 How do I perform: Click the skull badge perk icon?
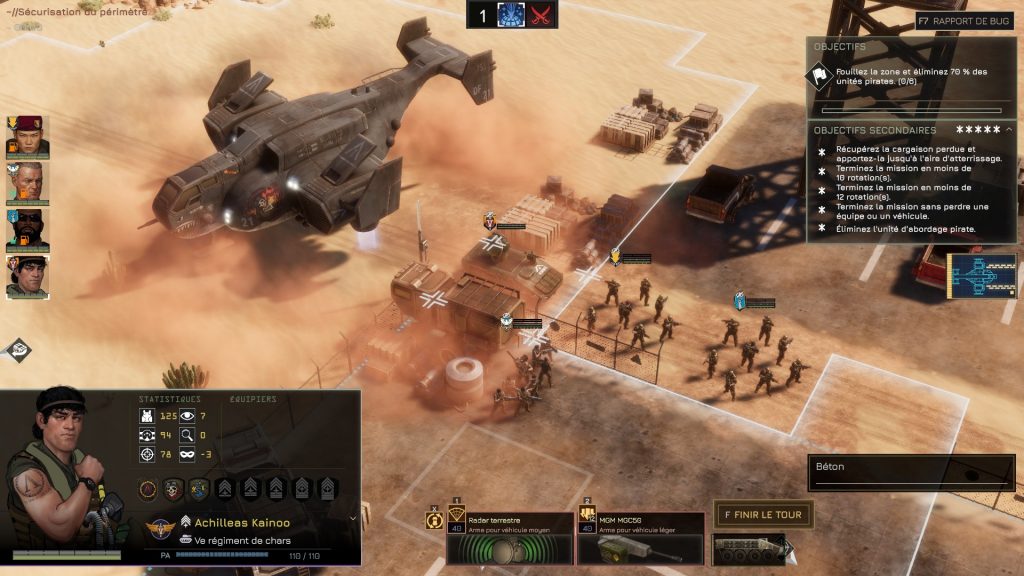[x=173, y=489]
